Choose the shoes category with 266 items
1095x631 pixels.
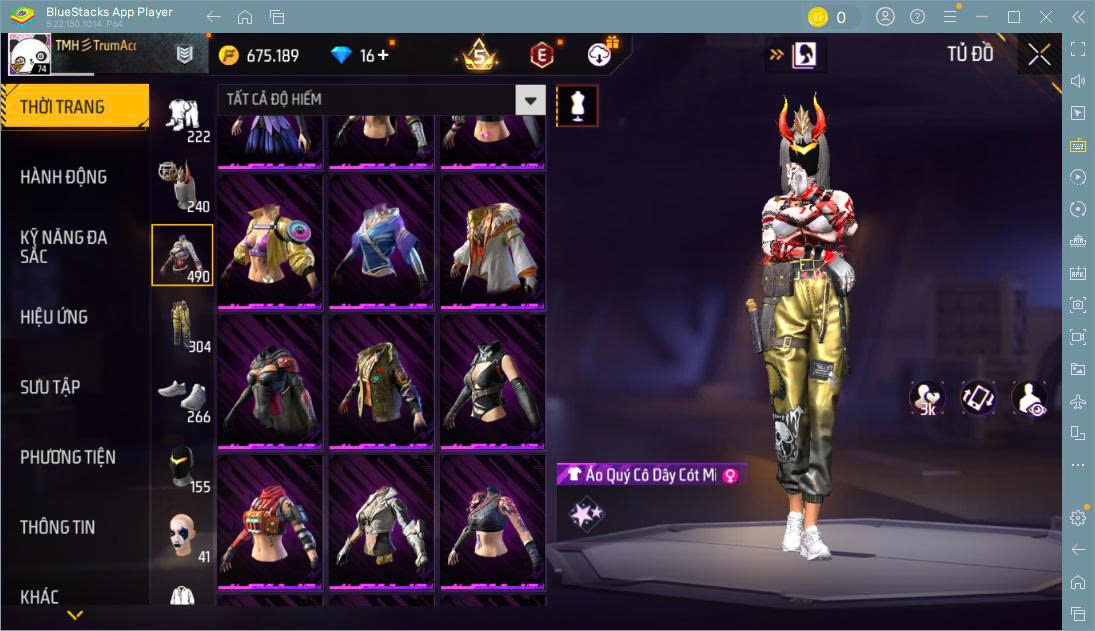(182, 396)
